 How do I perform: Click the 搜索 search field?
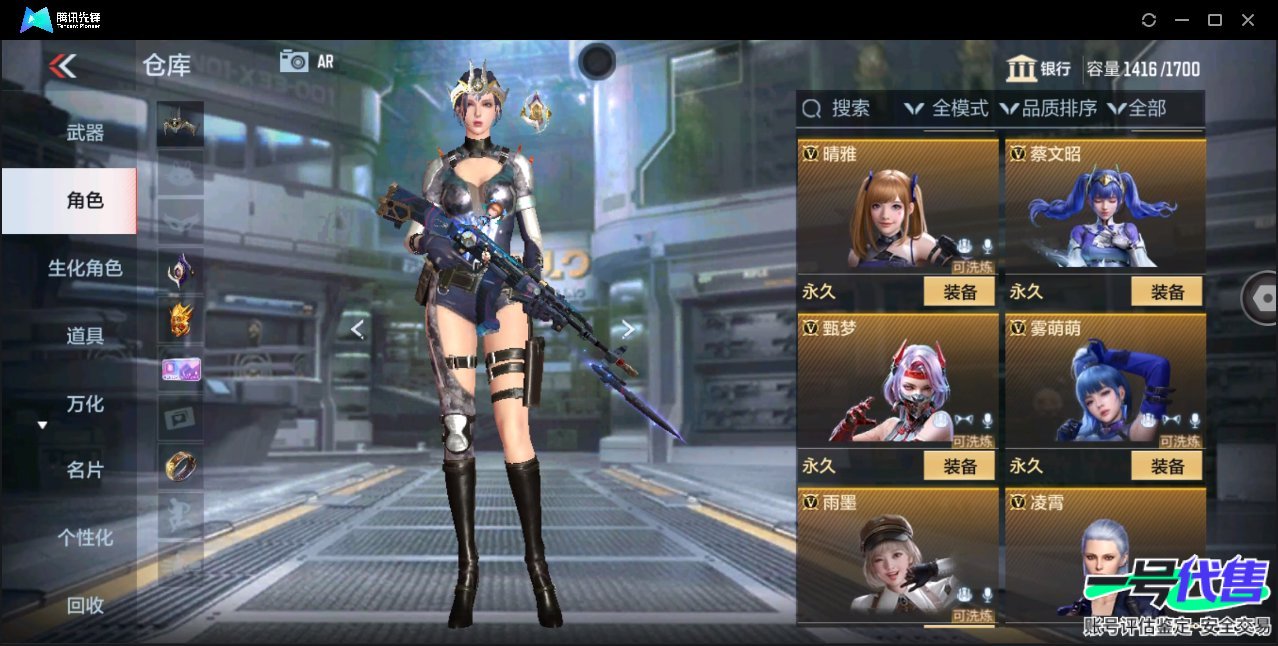[x=840, y=108]
